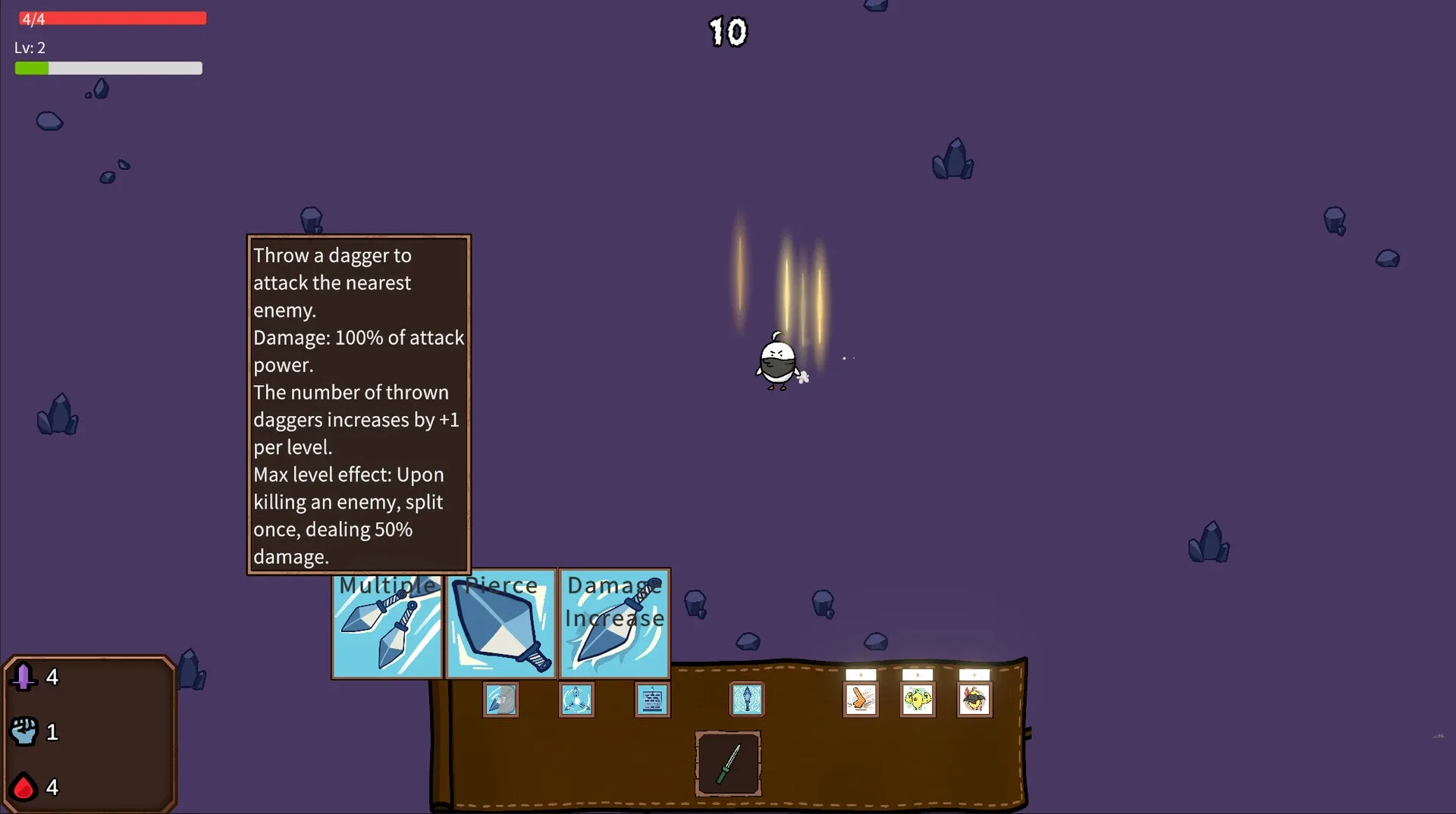Select the tri-blade shuriken skill icon

point(576,700)
